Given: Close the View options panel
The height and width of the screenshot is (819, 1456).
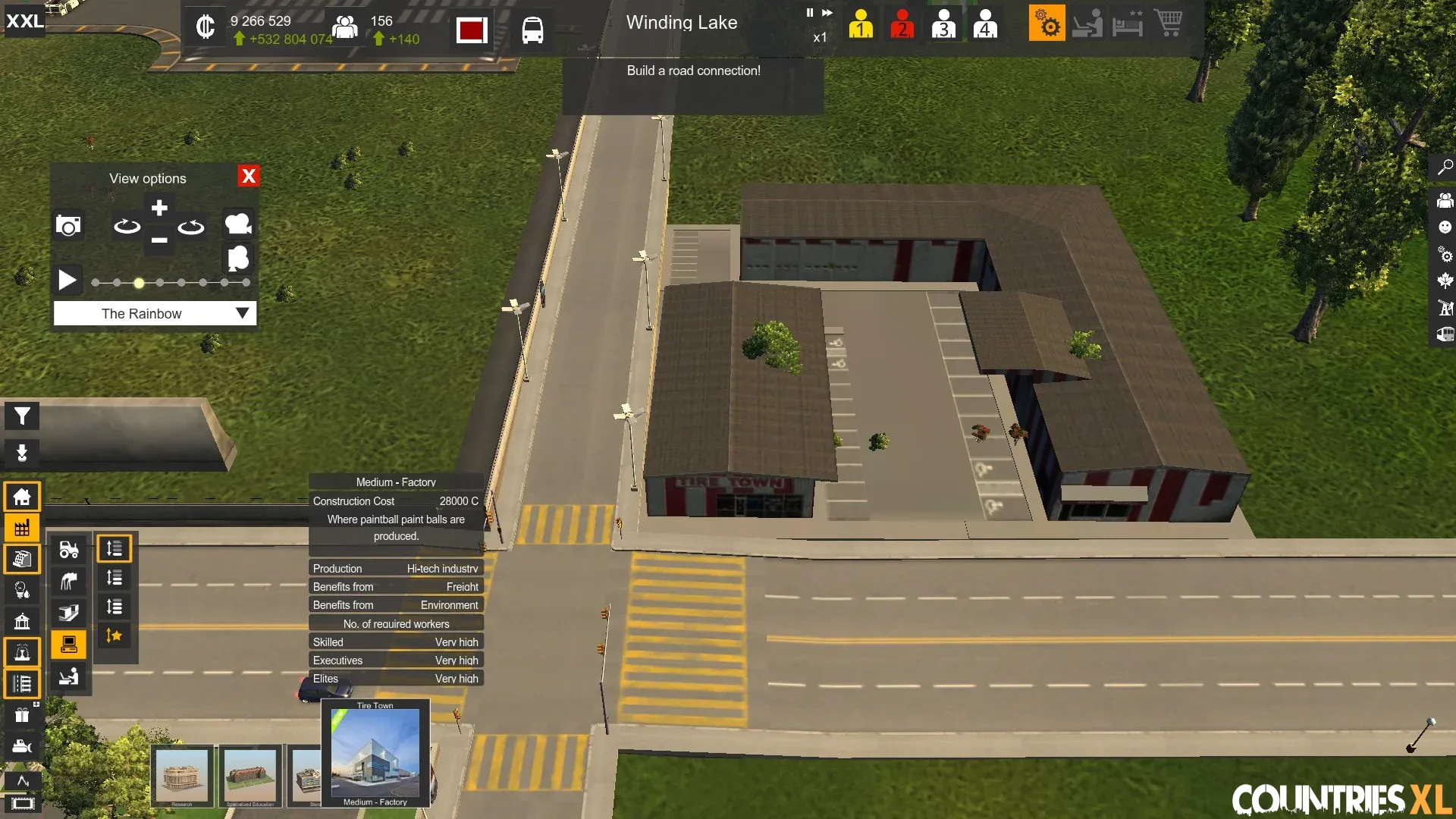Looking at the screenshot, I should pyautogui.click(x=248, y=176).
